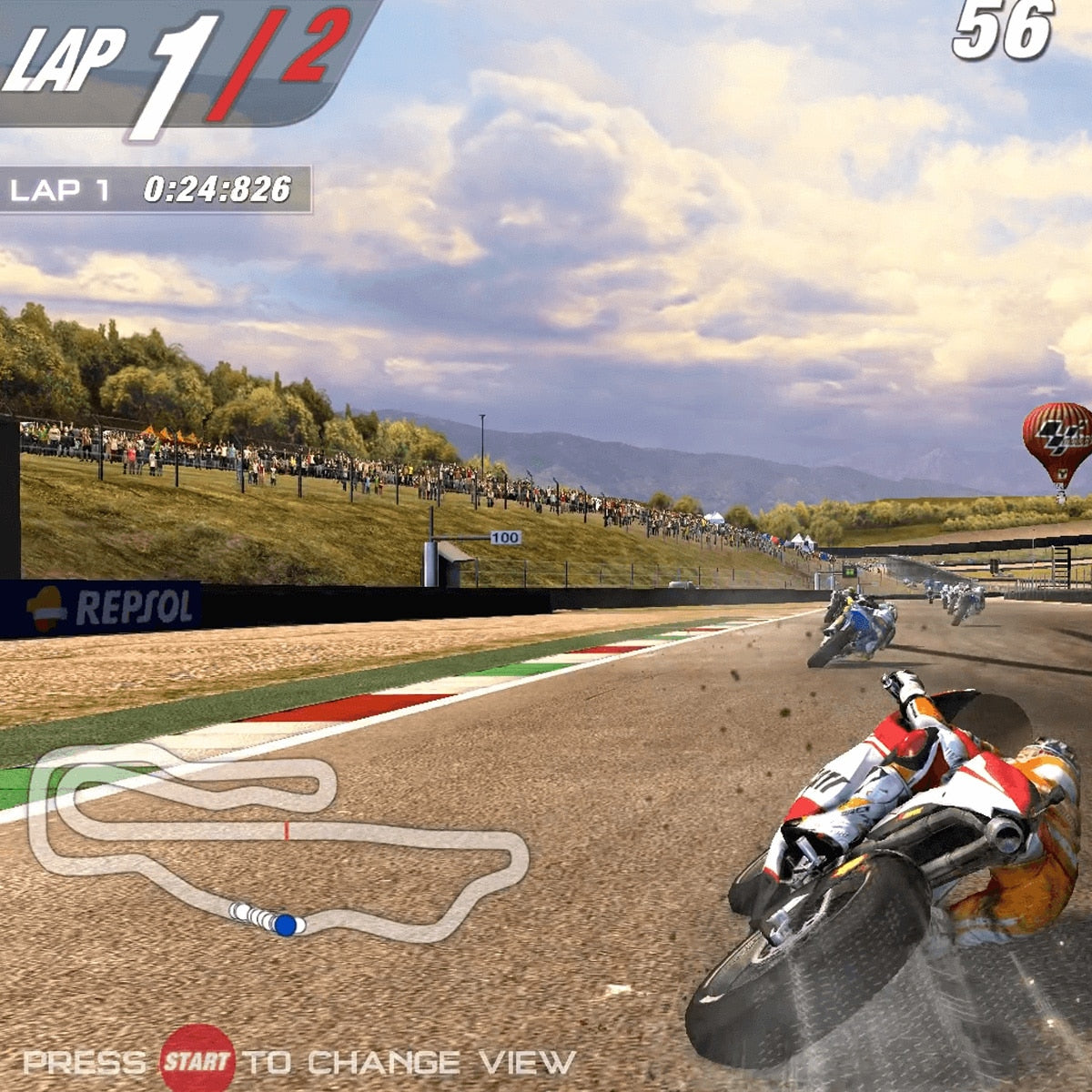Click the red start line marker on the minimap
The width and height of the screenshot is (1092, 1092).
pyautogui.click(x=287, y=830)
